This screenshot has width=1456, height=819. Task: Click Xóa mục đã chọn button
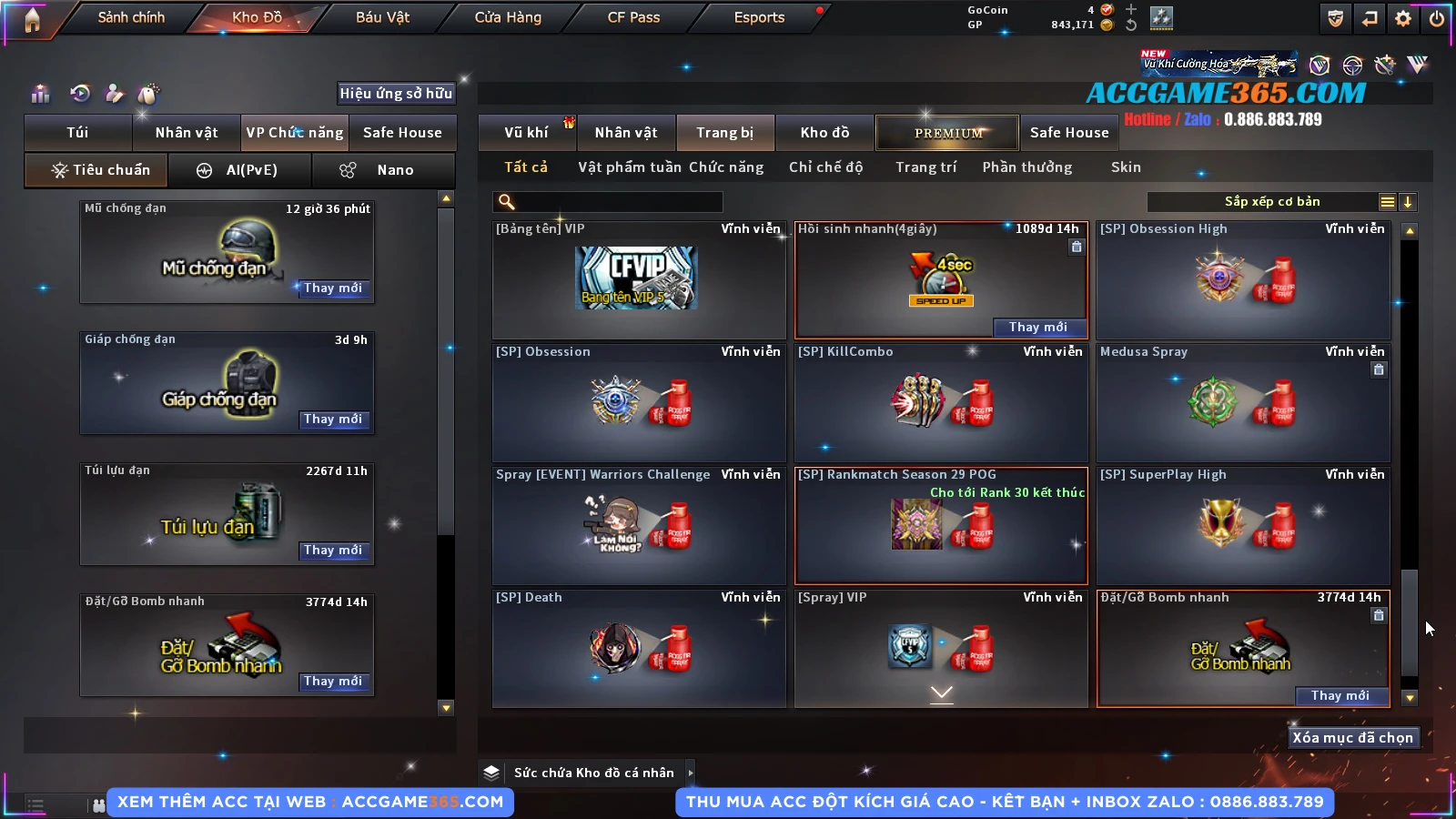pos(1352,738)
